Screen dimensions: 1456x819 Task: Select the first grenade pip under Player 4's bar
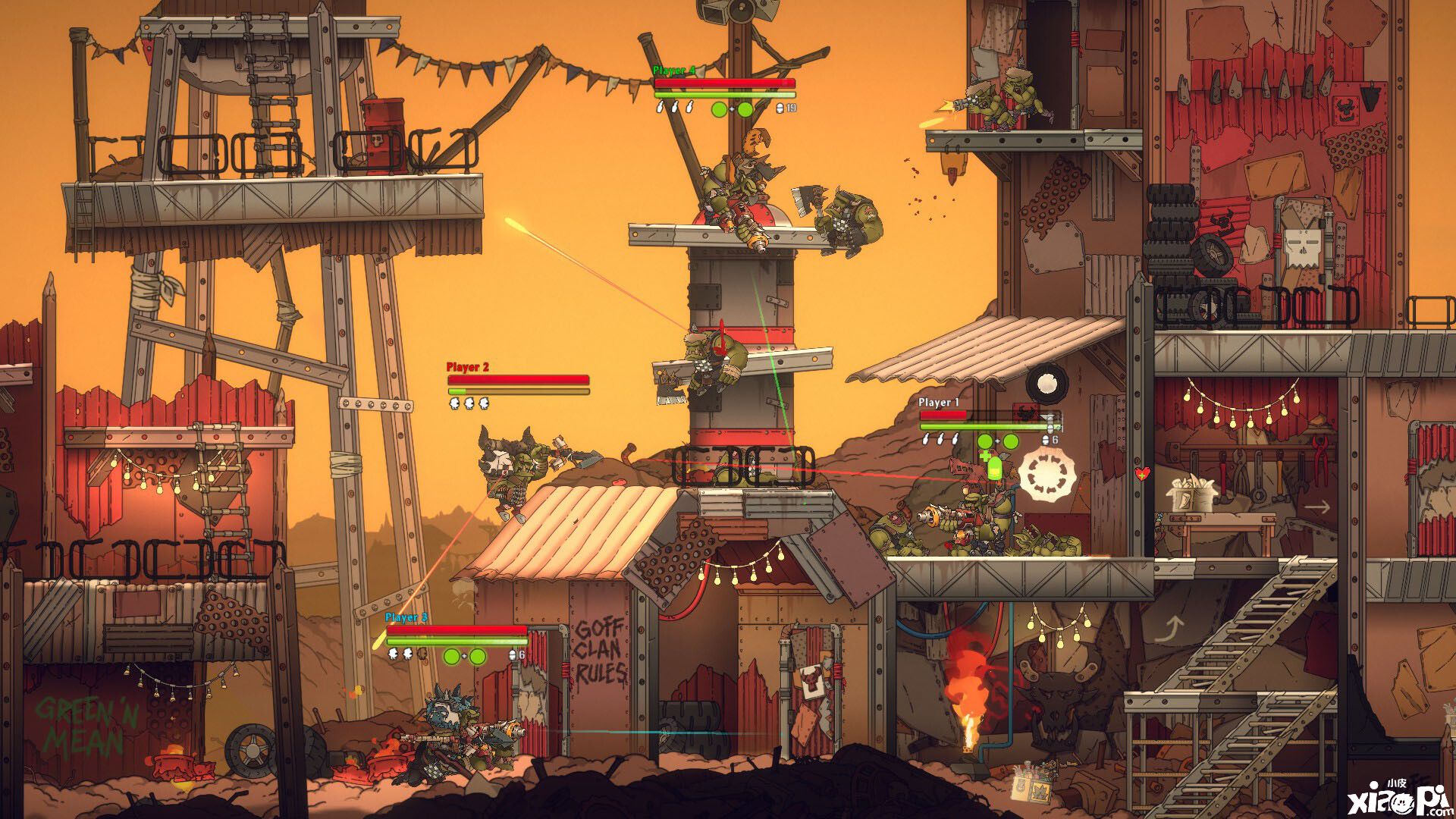pyautogui.click(x=661, y=109)
